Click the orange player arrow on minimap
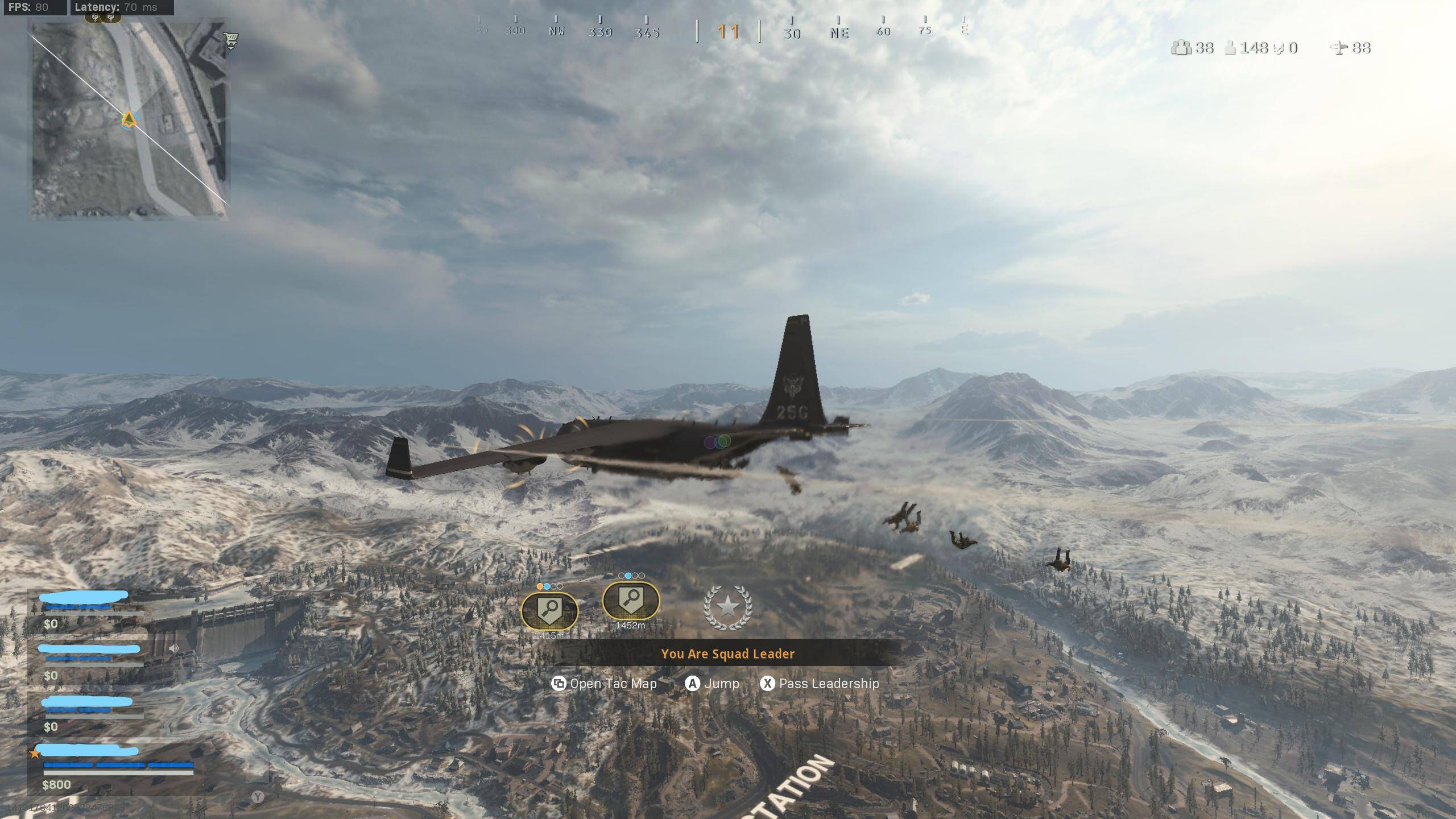 129,119
